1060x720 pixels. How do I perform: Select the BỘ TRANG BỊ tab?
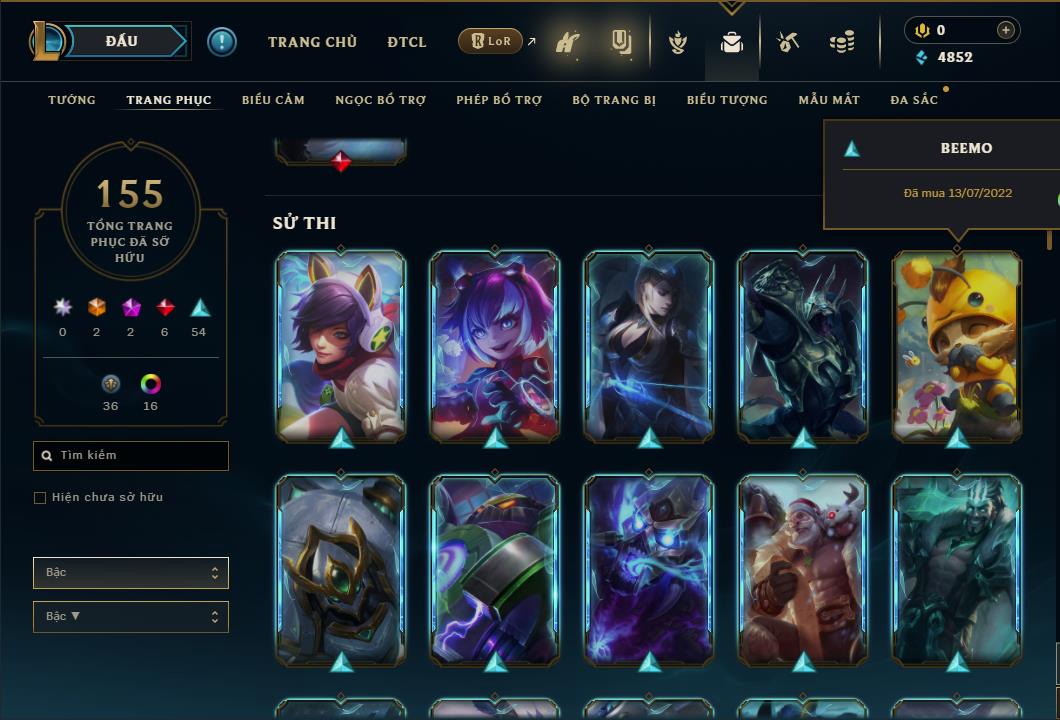pyautogui.click(x=614, y=100)
